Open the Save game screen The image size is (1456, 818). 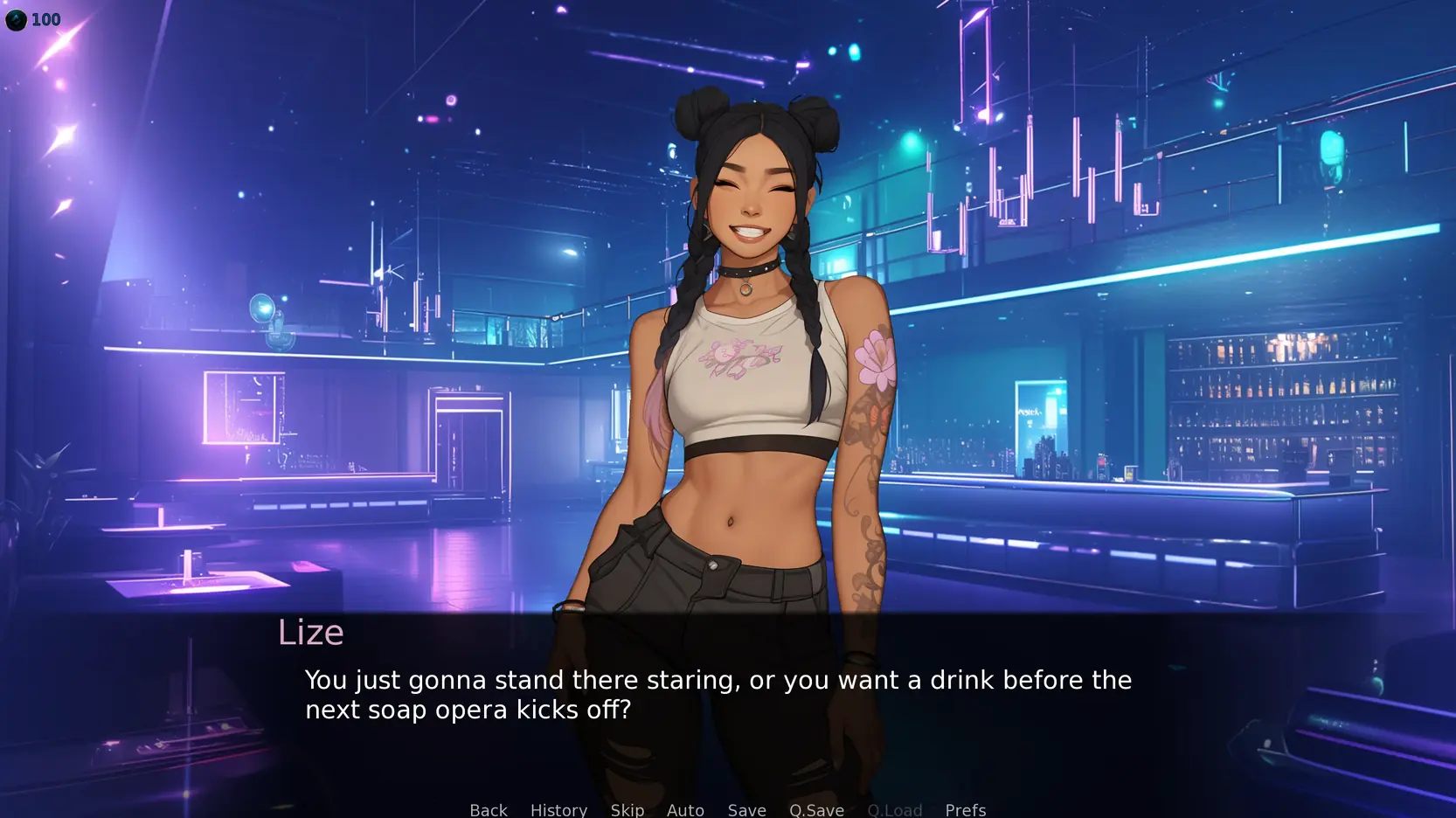(746, 809)
